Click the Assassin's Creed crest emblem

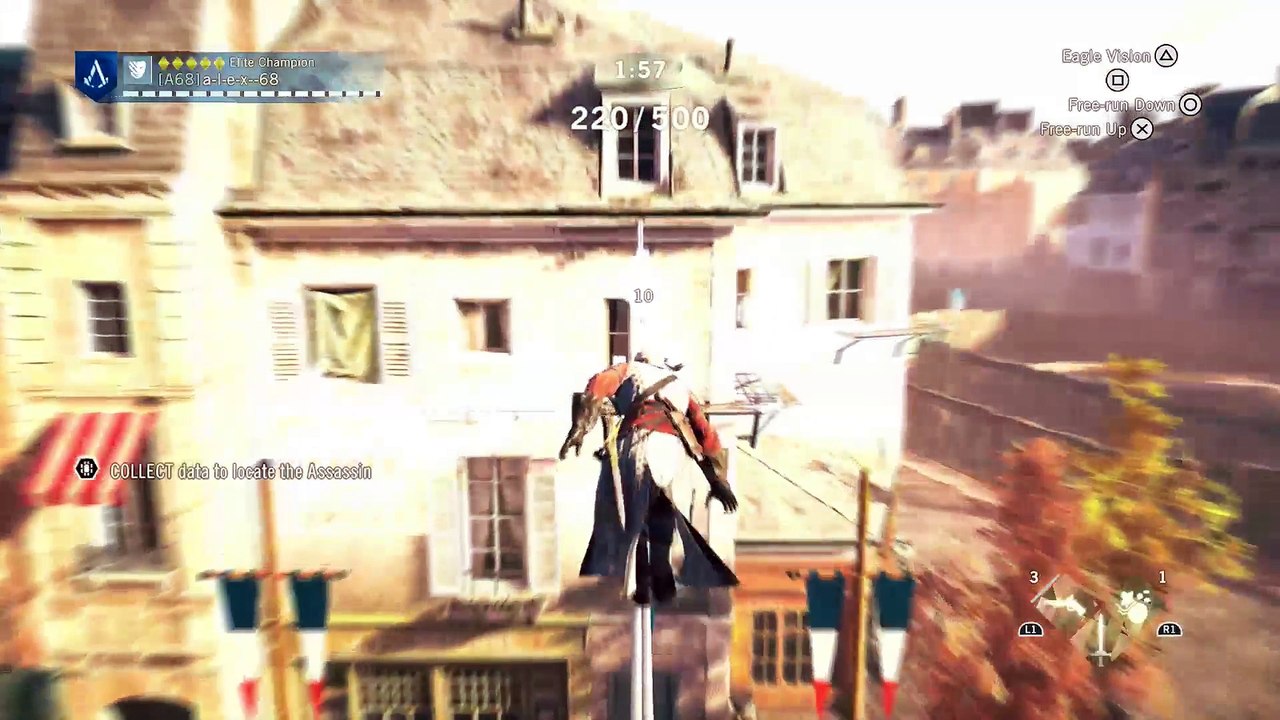click(95, 71)
